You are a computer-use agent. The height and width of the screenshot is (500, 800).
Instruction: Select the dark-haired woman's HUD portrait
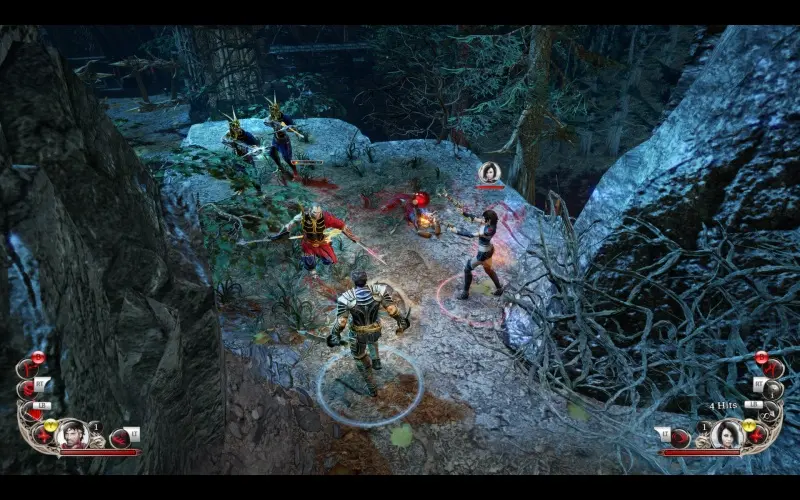tap(727, 434)
